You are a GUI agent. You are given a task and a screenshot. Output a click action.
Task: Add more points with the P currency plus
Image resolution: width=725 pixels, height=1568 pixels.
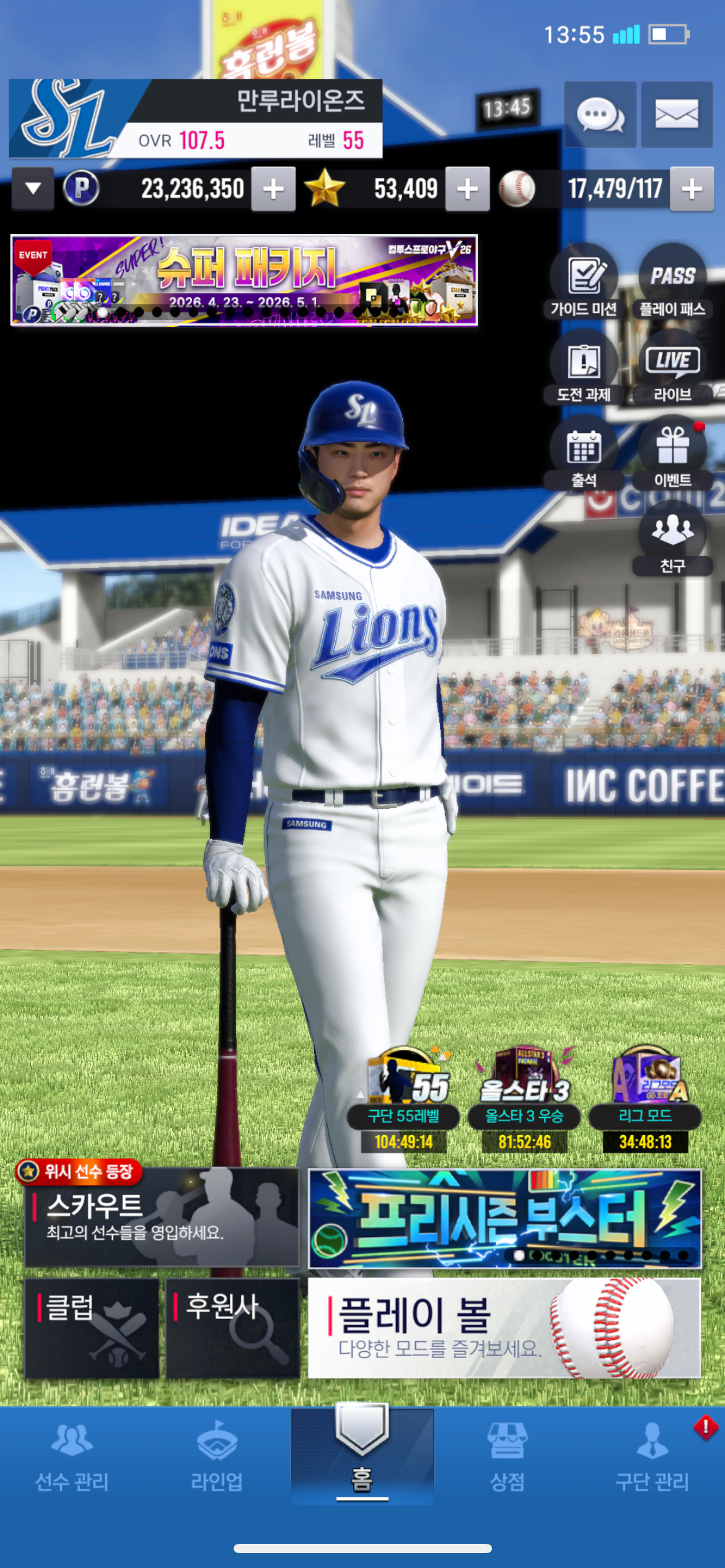click(x=273, y=189)
